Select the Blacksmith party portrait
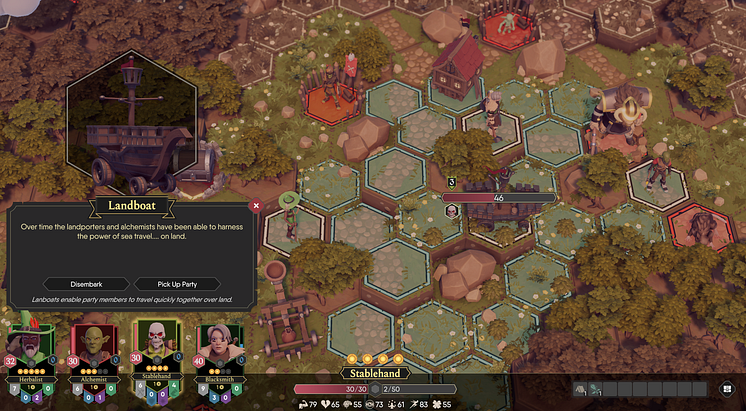The image size is (746, 411). (x=218, y=348)
